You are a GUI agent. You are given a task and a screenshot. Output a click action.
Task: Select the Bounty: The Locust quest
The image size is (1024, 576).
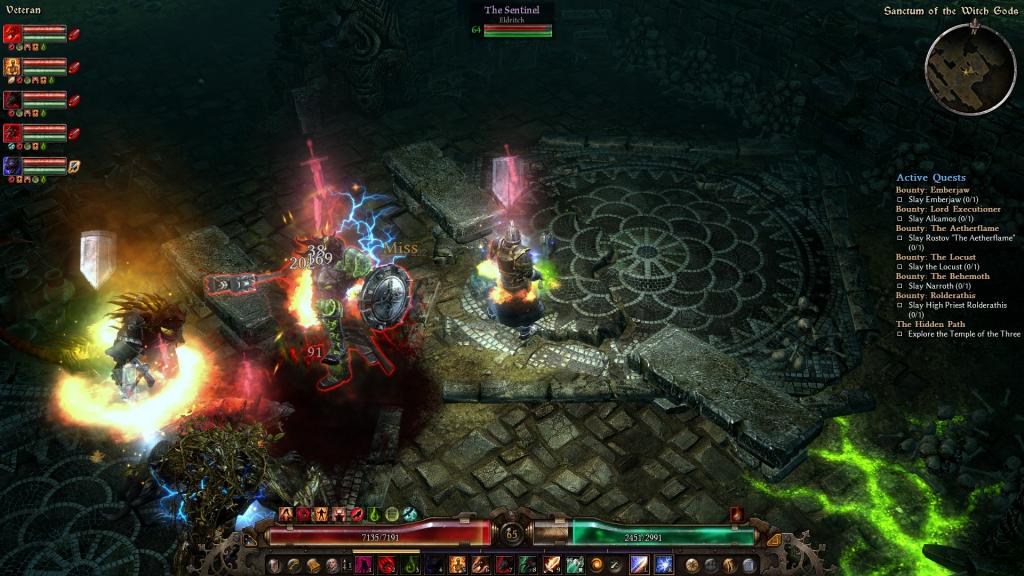click(935, 257)
